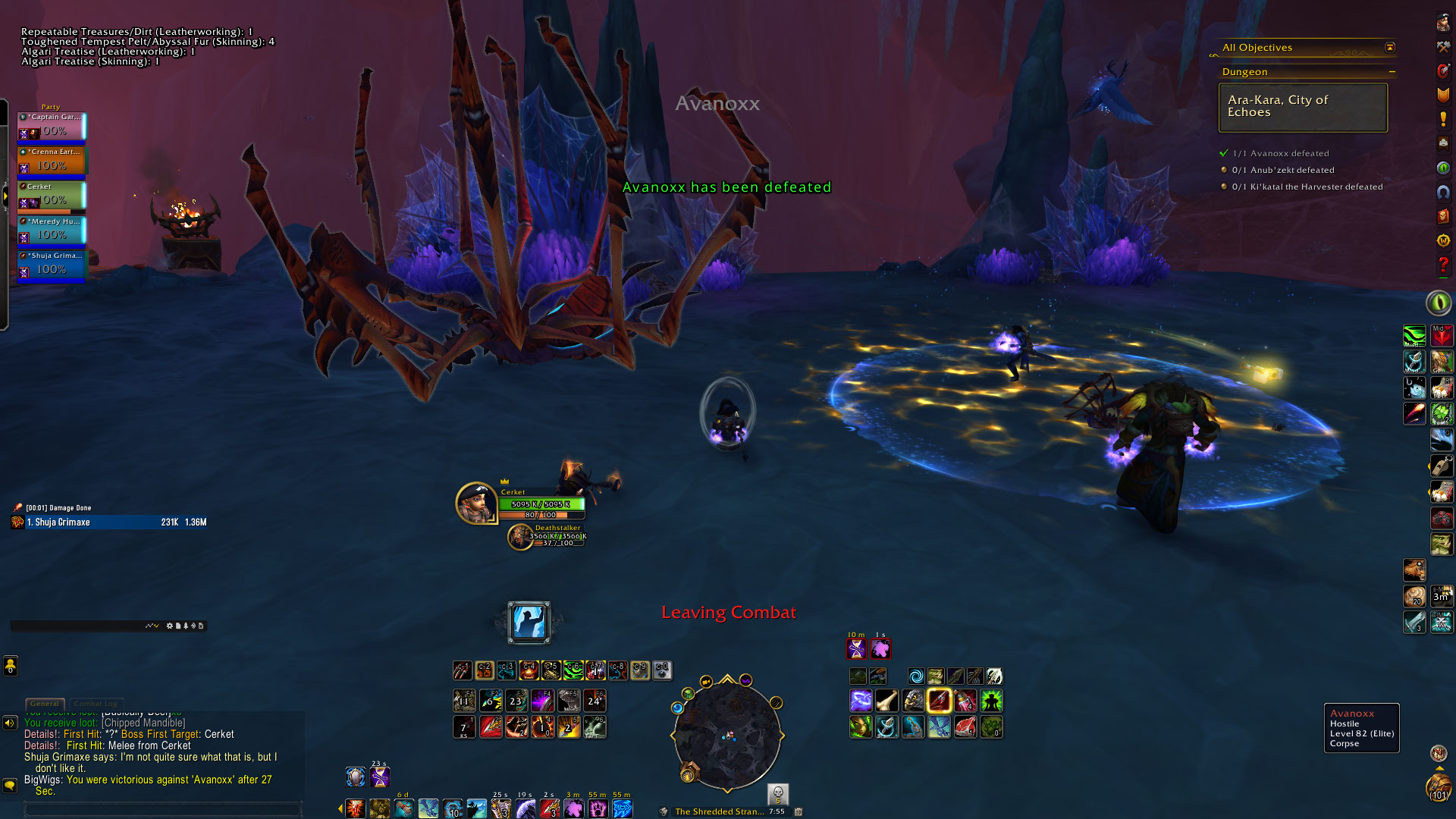The width and height of the screenshot is (1456, 819).
Task: Minimize the All Objectives tracker
Action: tap(1390, 47)
